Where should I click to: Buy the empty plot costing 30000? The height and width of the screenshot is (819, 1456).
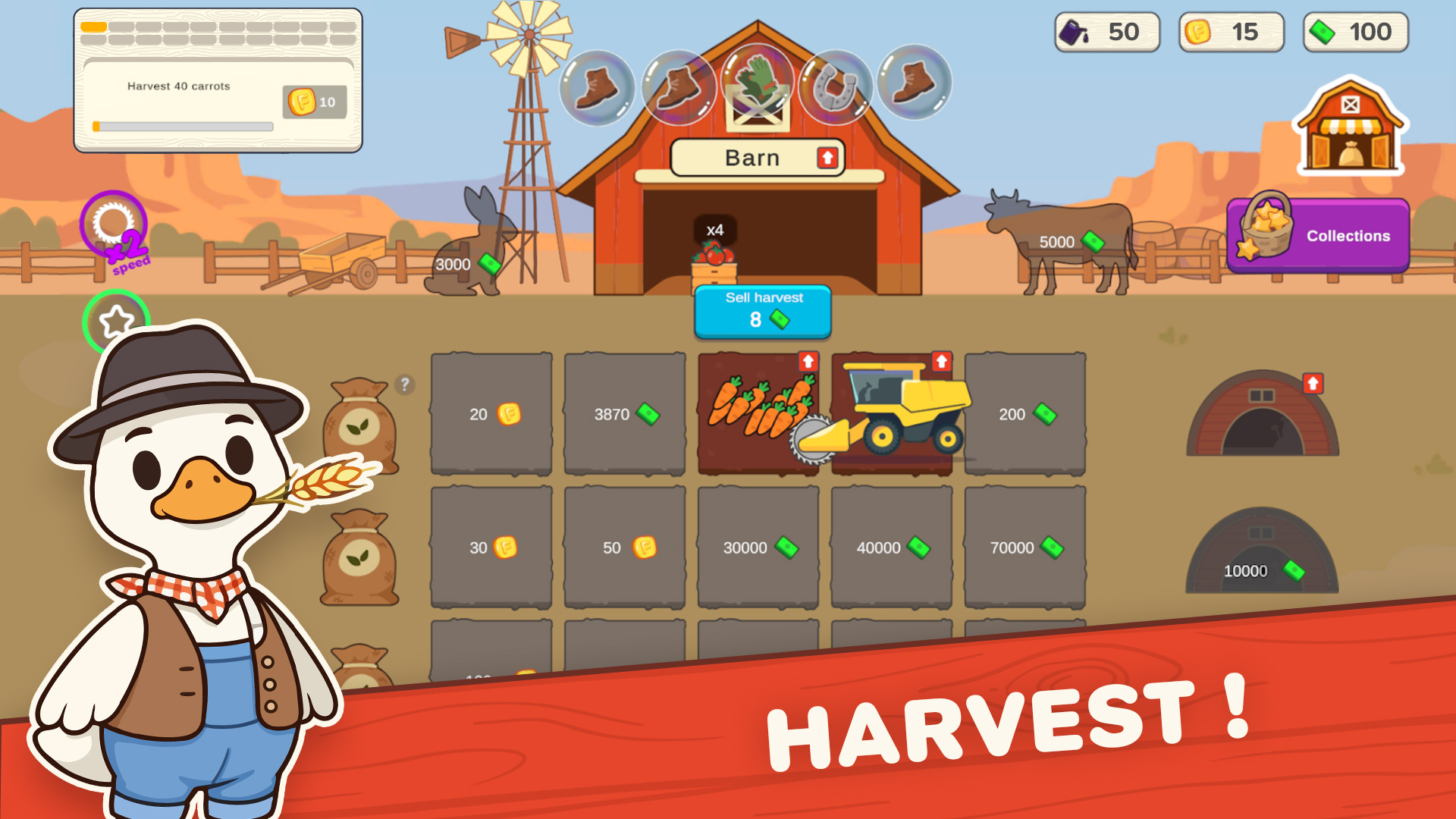click(x=758, y=548)
